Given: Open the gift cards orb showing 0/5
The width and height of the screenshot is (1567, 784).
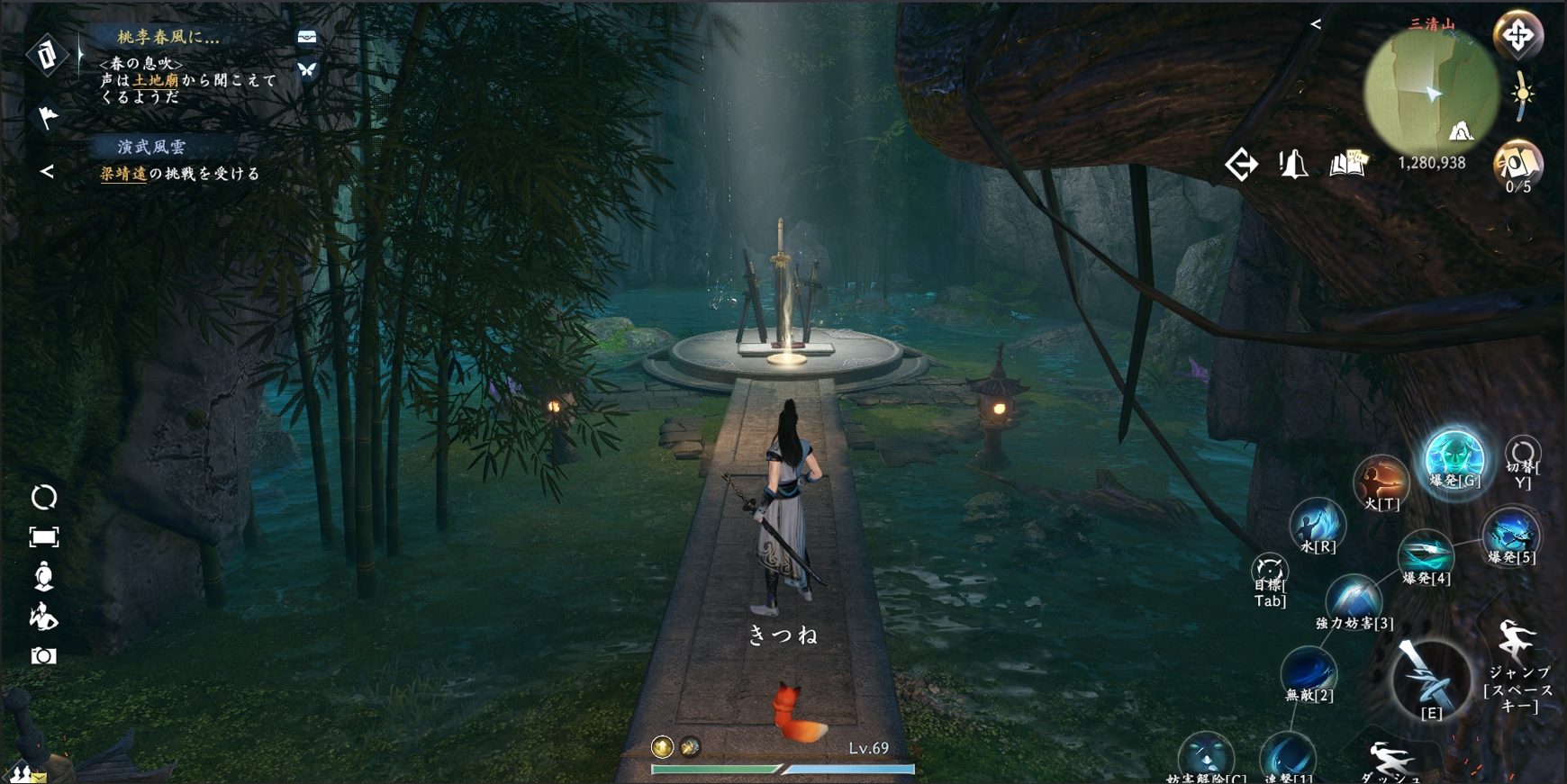Looking at the screenshot, I should (1518, 165).
